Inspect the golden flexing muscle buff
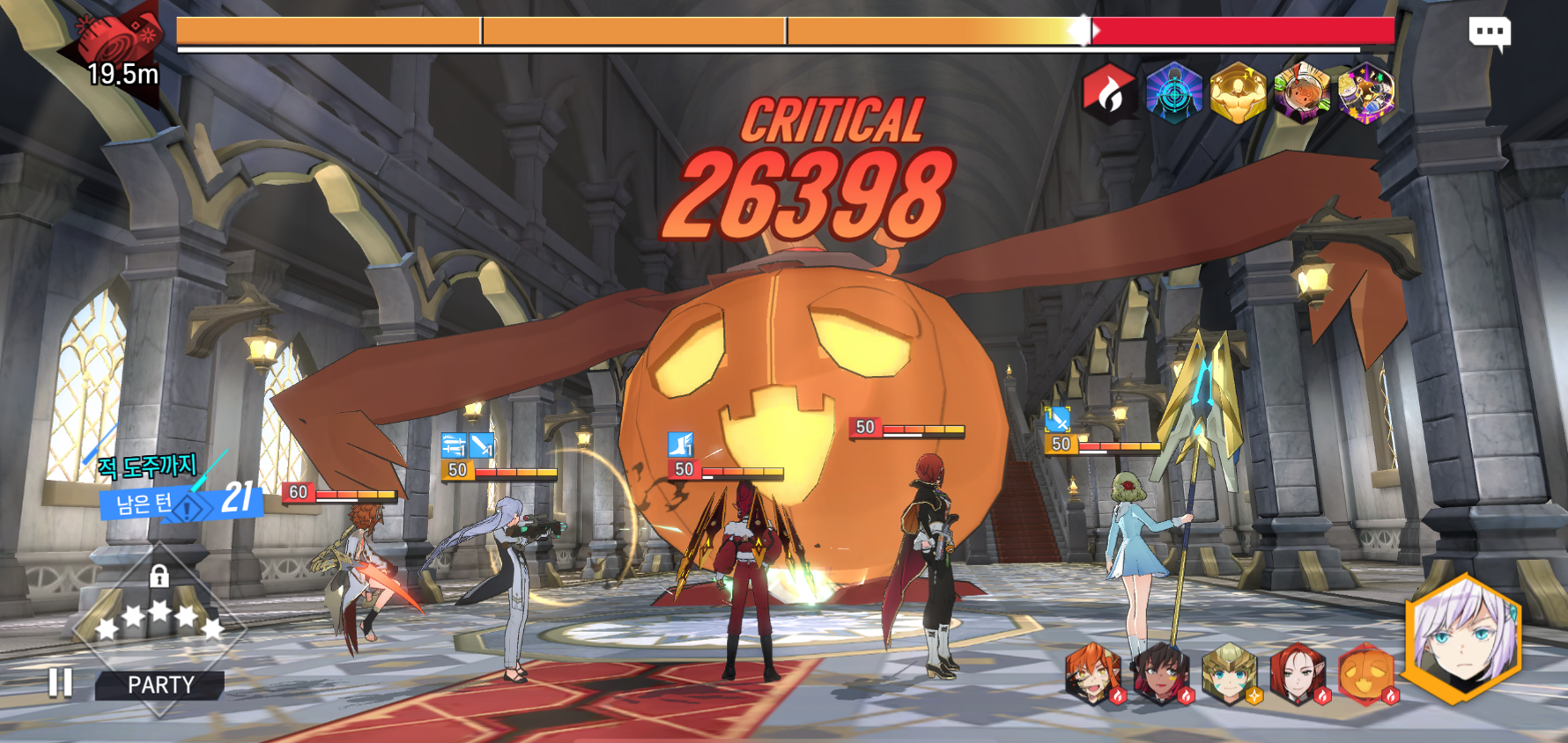This screenshot has height=743, width=1568. coord(1238,92)
